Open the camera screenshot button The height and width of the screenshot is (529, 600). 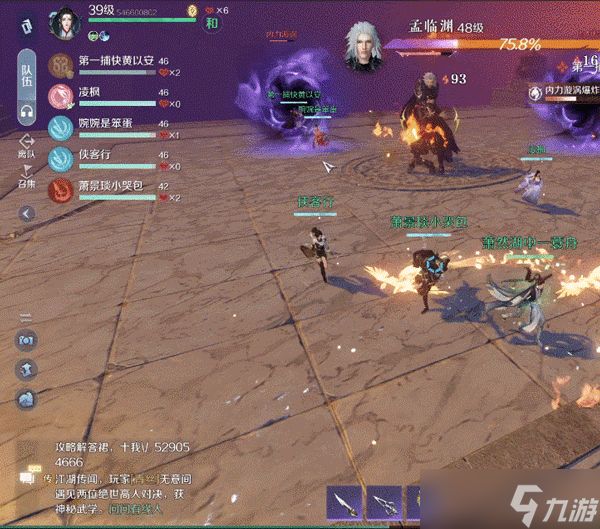(26, 340)
